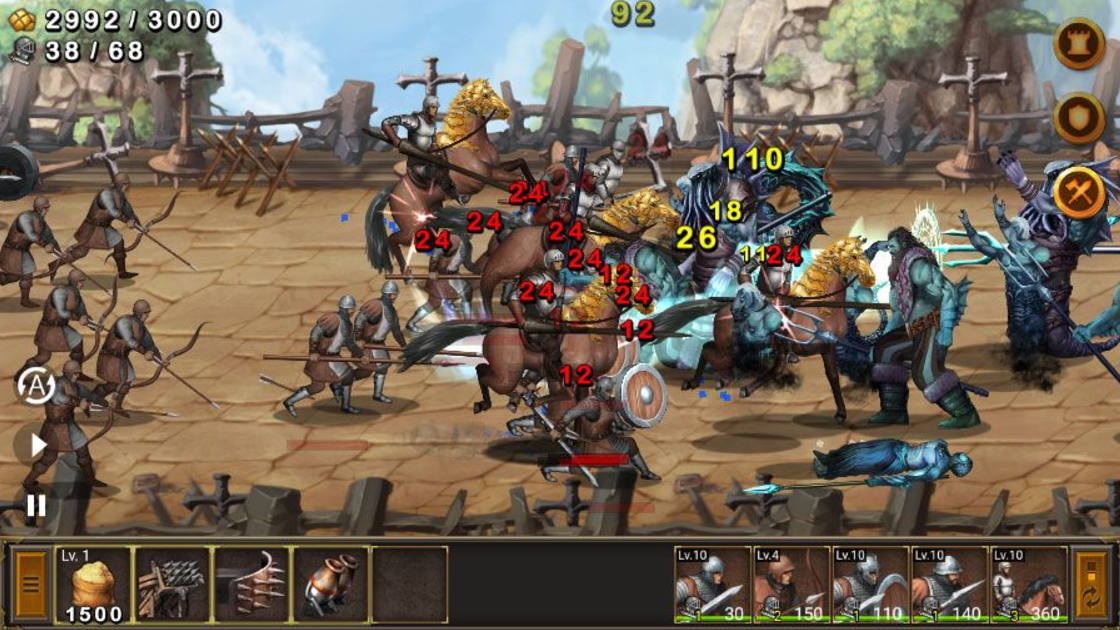The image size is (1120, 630).
Task: Tap the play speed arrow button
Action: 36,445
